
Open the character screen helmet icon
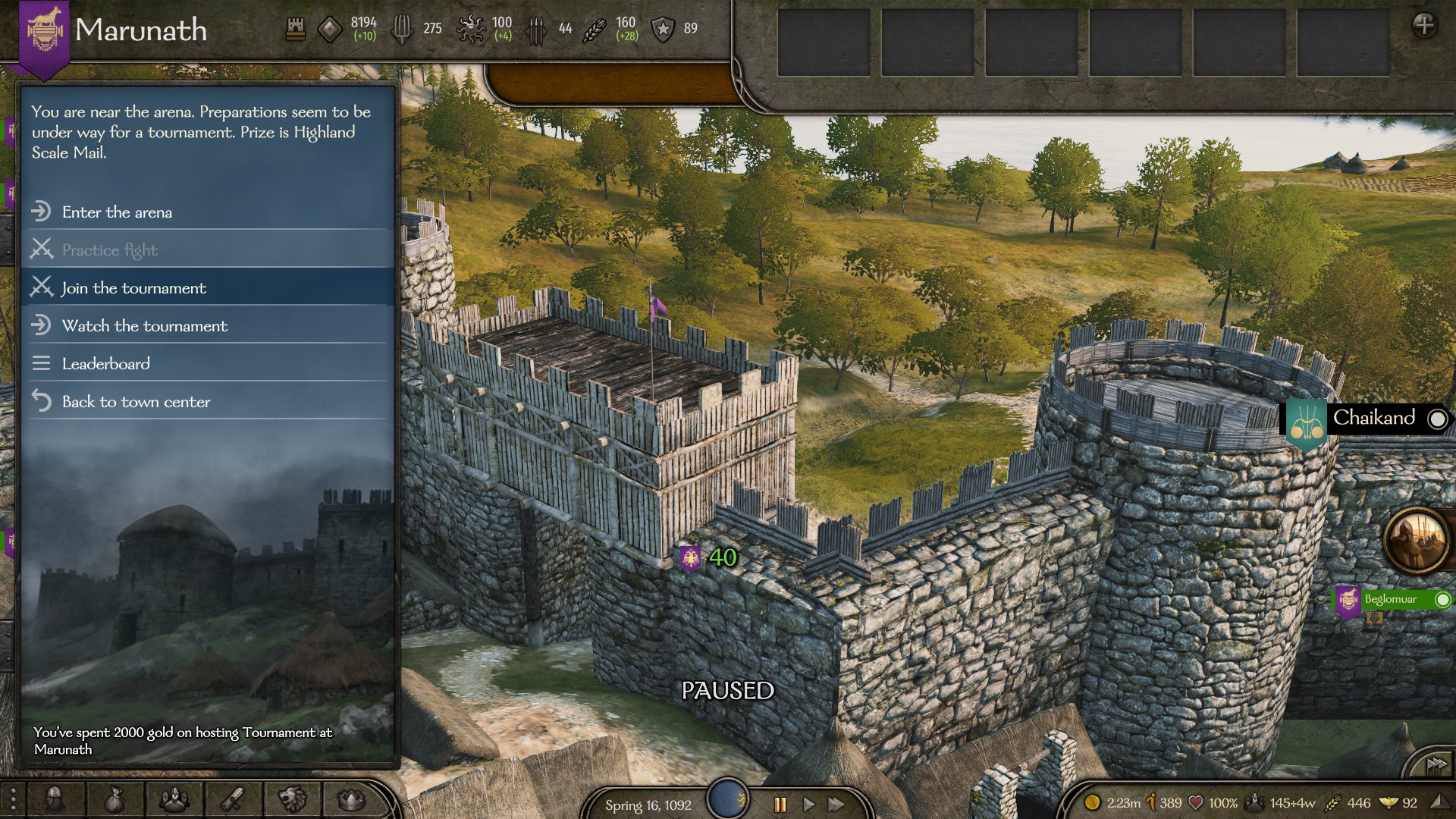pyautogui.click(x=55, y=799)
